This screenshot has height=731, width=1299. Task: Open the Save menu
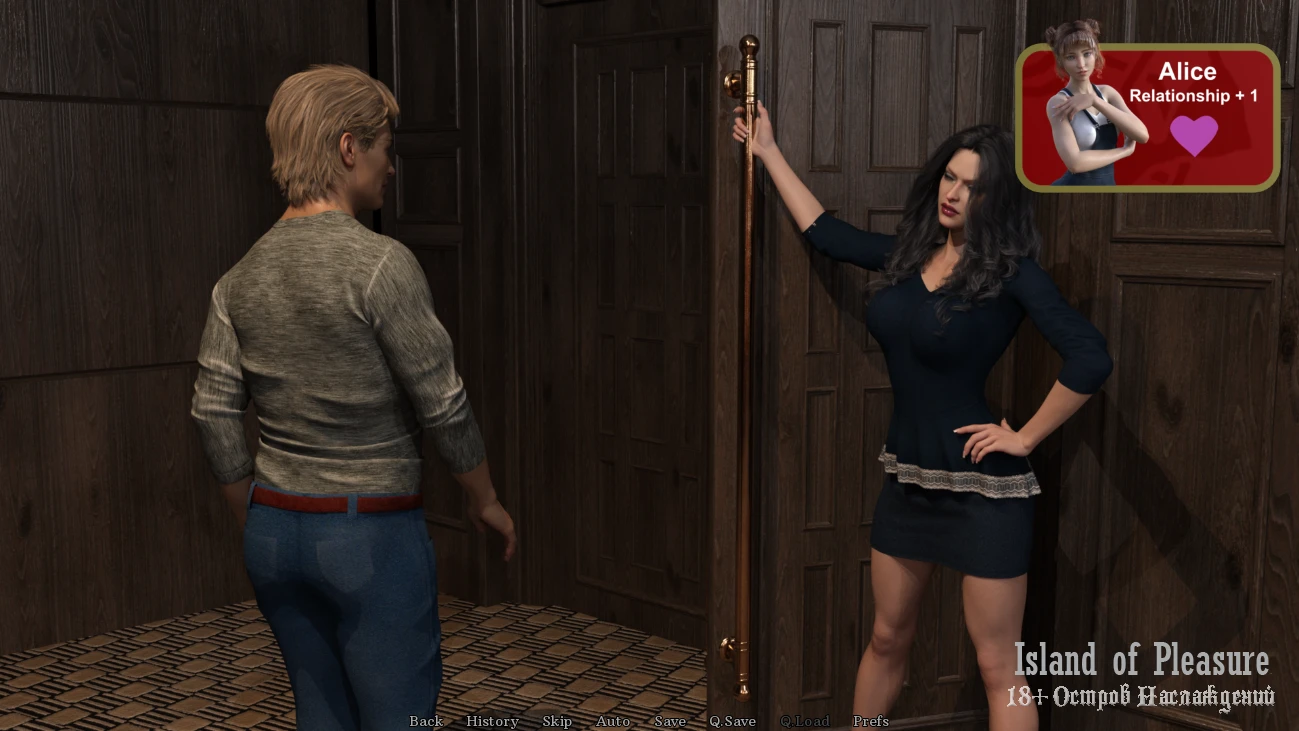click(670, 721)
